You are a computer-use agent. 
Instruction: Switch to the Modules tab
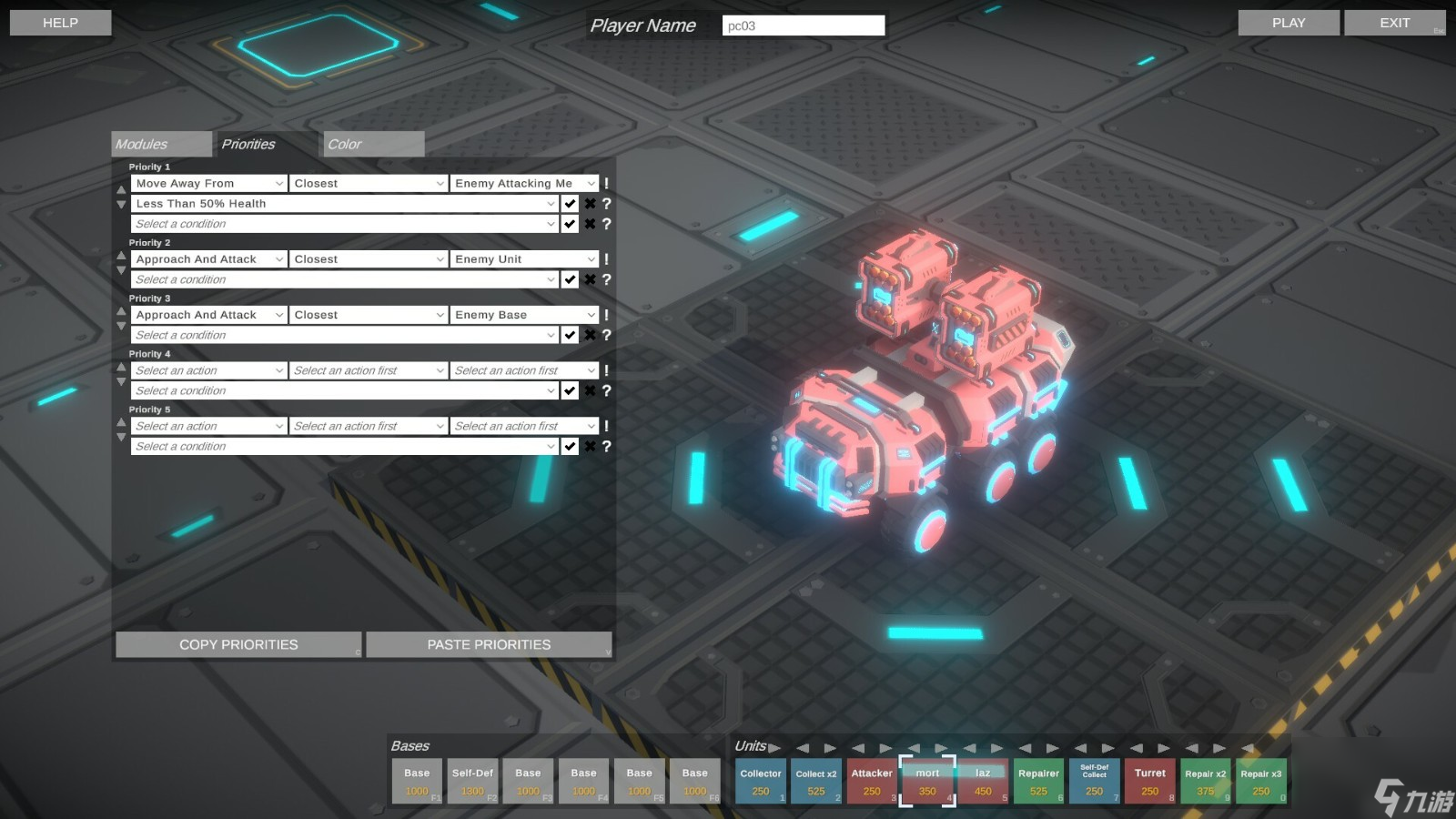(x=161, y=144)
